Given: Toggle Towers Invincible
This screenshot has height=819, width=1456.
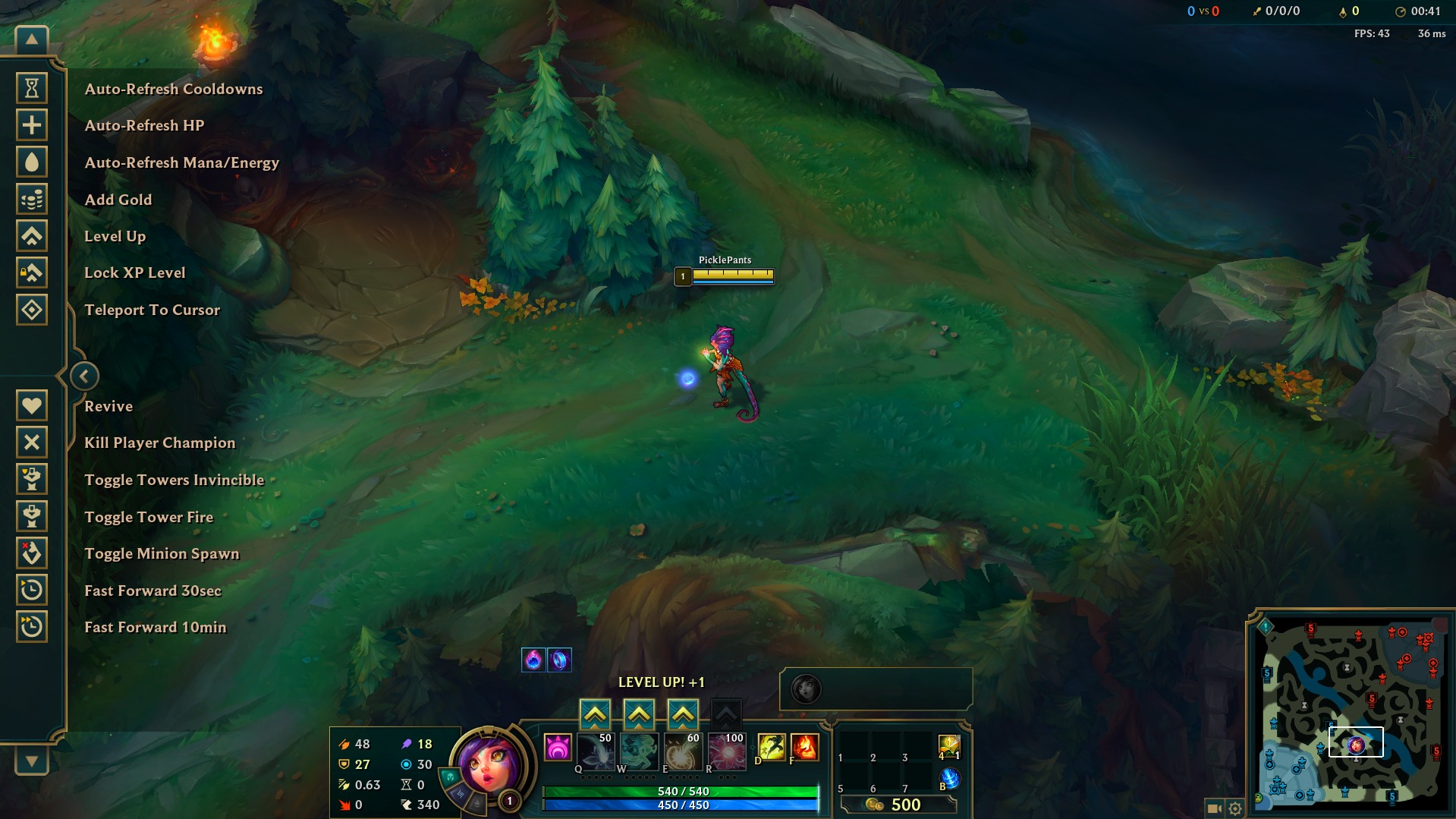Looking at the screenshot, I should [x=30, y=479].
